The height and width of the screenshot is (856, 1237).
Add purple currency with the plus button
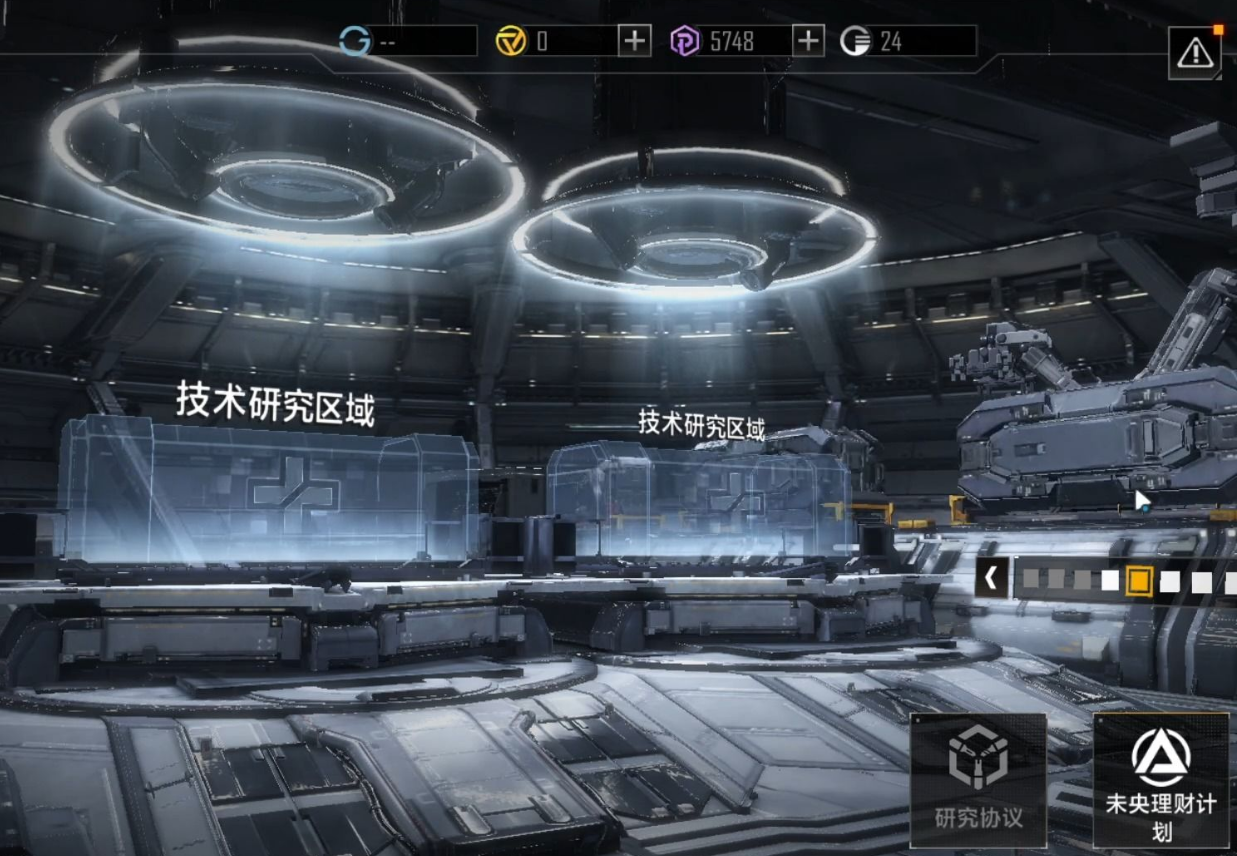point(808,41)
